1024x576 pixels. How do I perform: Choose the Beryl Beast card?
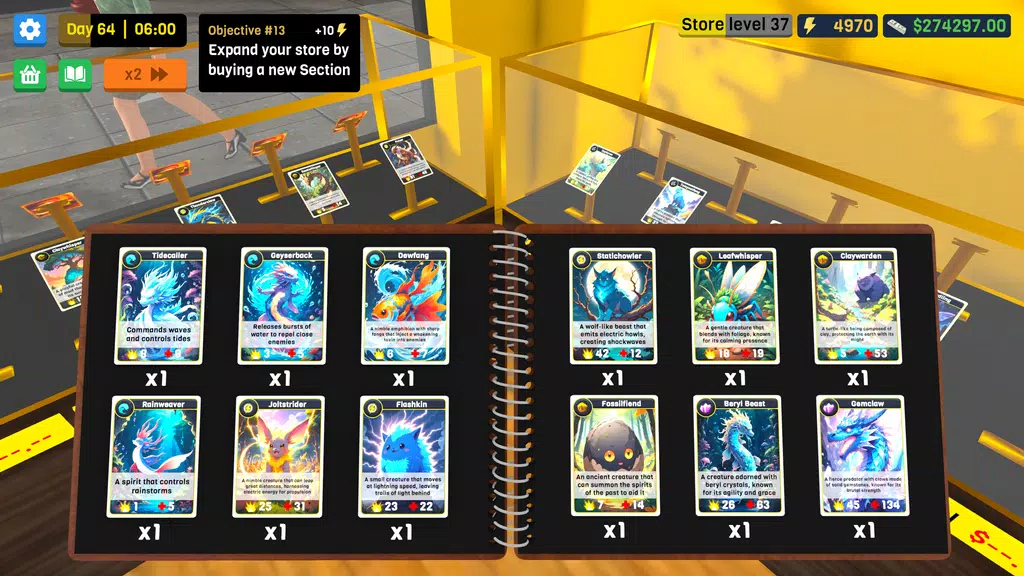(737, 456)
